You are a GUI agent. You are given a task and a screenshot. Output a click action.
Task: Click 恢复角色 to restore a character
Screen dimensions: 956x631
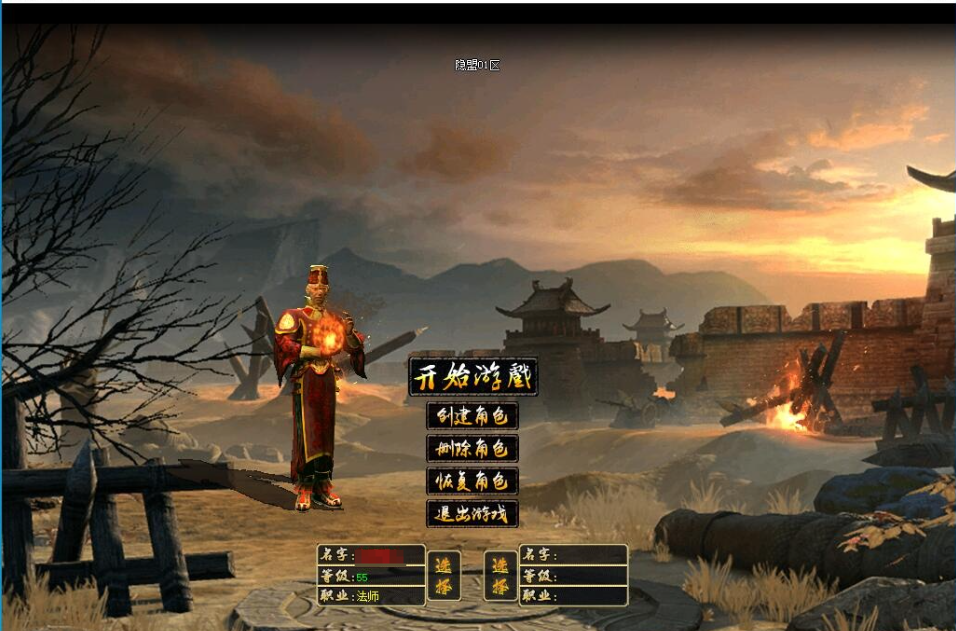click(472, 481)
